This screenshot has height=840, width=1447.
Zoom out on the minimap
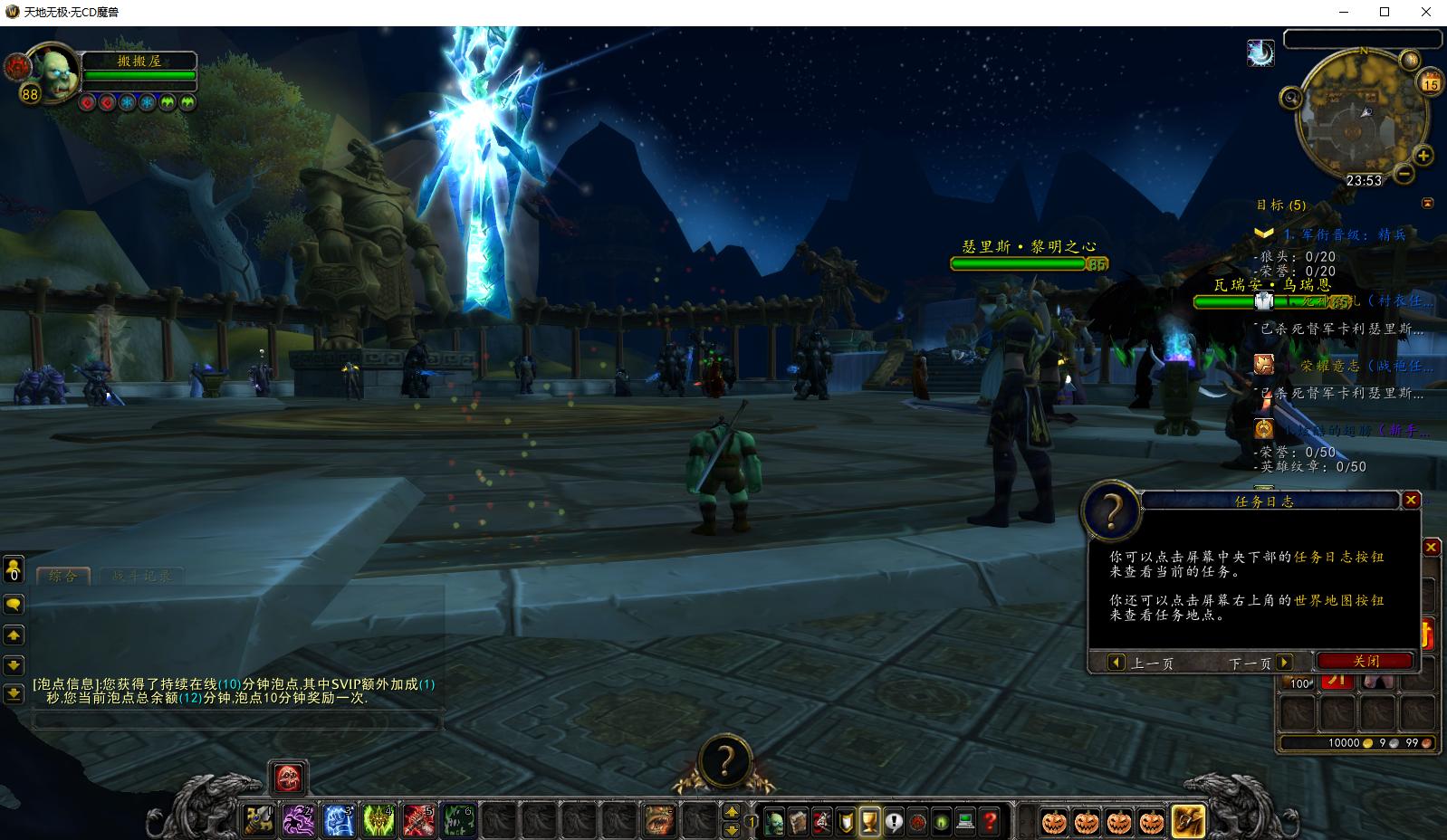[x=1404, y=172]
